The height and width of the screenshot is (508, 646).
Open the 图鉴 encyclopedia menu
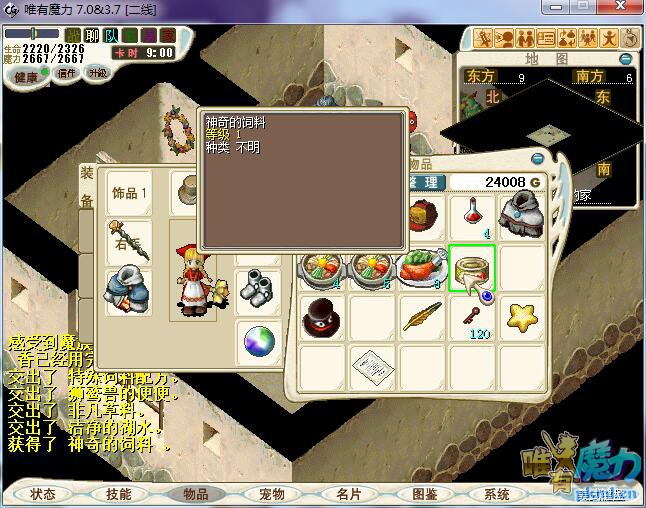tap(424, 494)
